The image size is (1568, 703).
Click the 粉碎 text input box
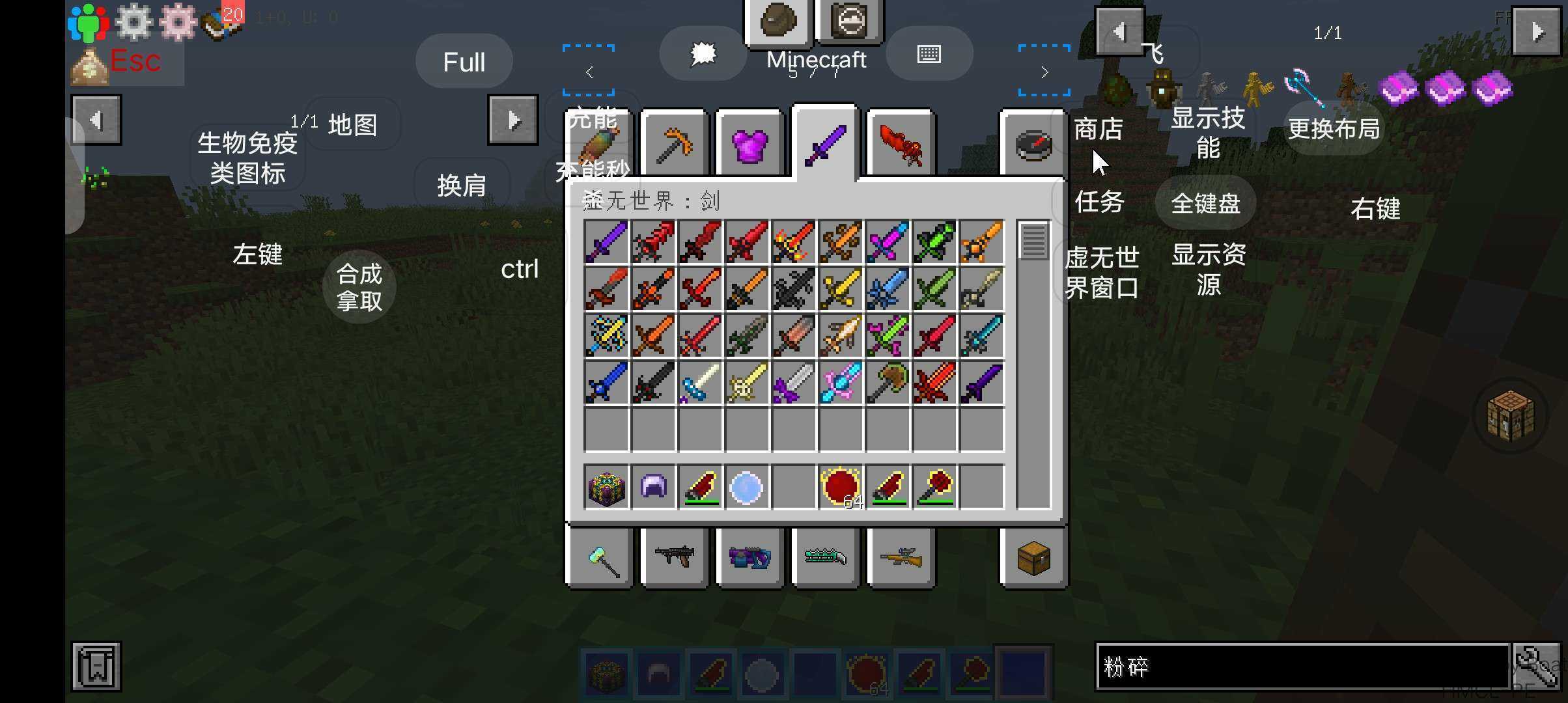tap(1302, 666)
